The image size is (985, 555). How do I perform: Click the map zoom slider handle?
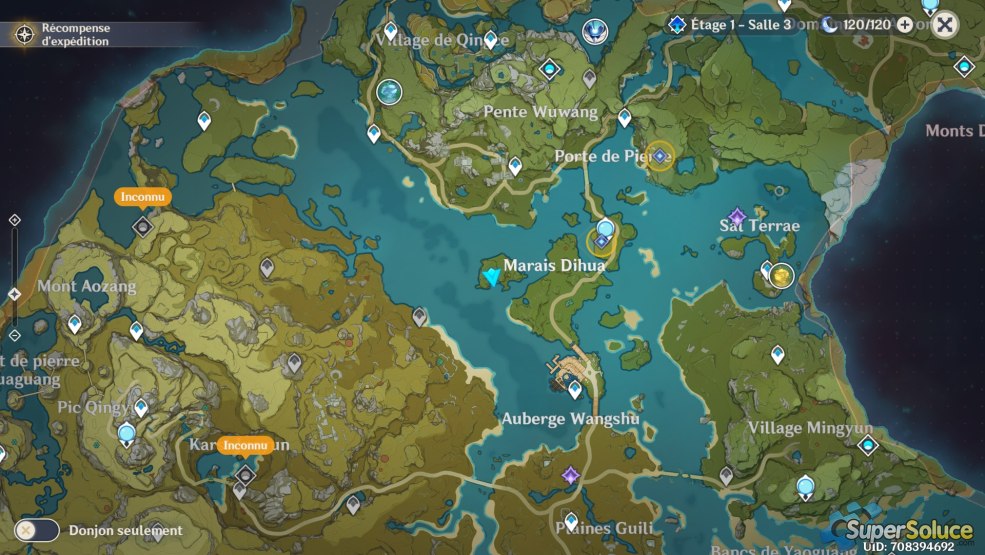pyautogui.click(x=14, y=294)
